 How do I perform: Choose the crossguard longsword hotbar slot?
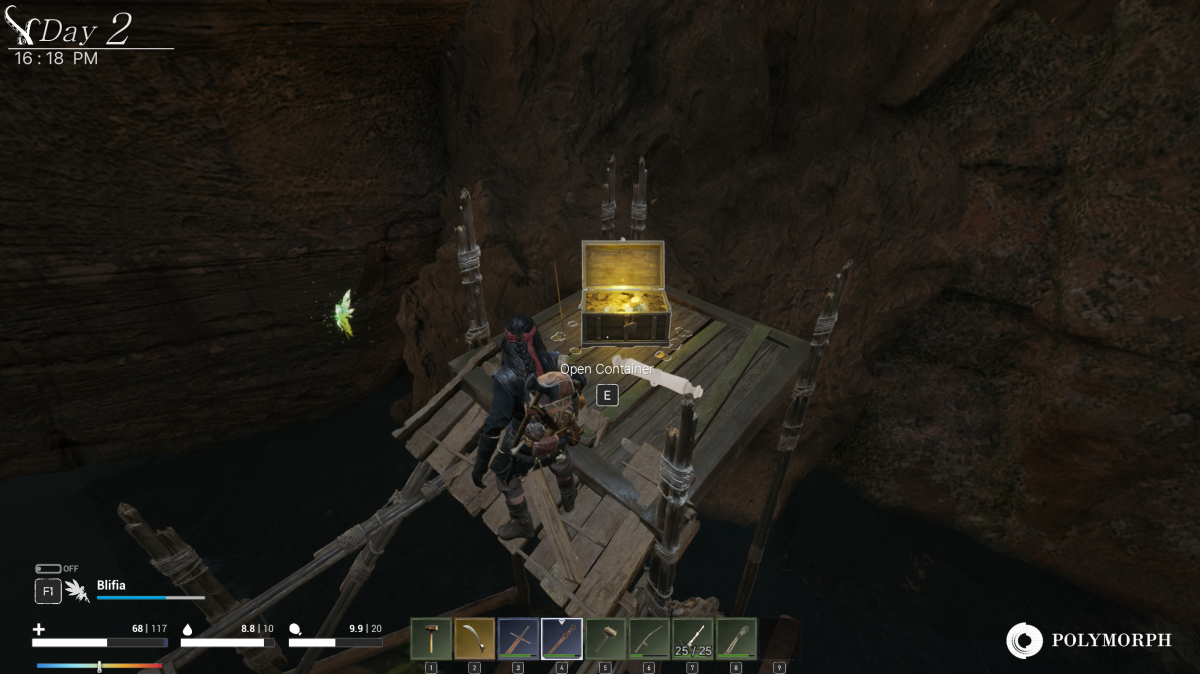tap(518, 639)
